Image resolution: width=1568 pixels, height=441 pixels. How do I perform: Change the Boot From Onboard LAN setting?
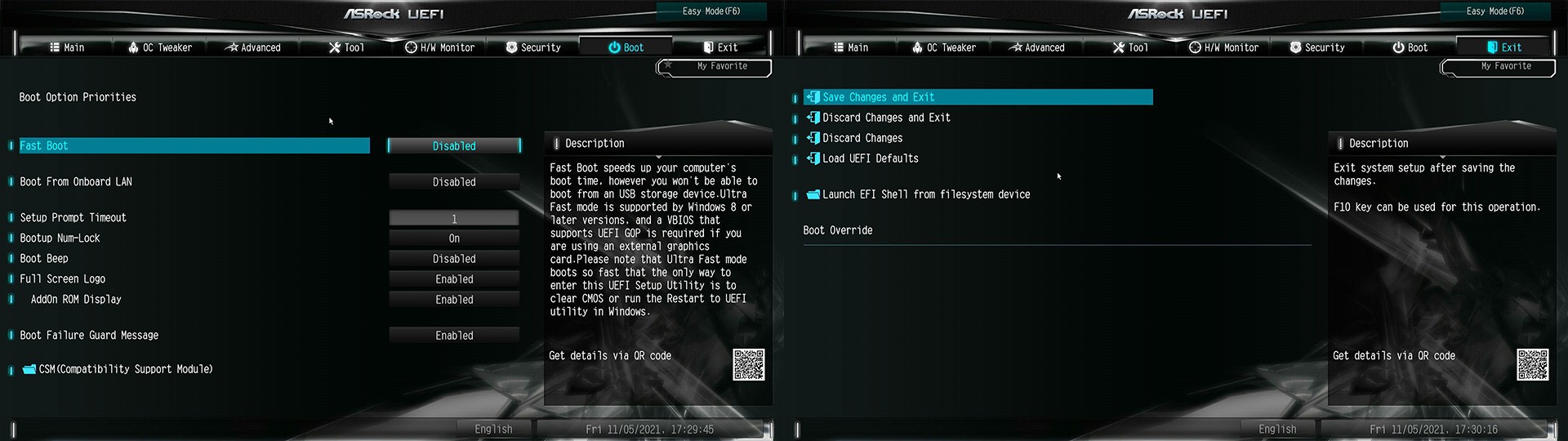pyautogui.click(x=454, y=182)
